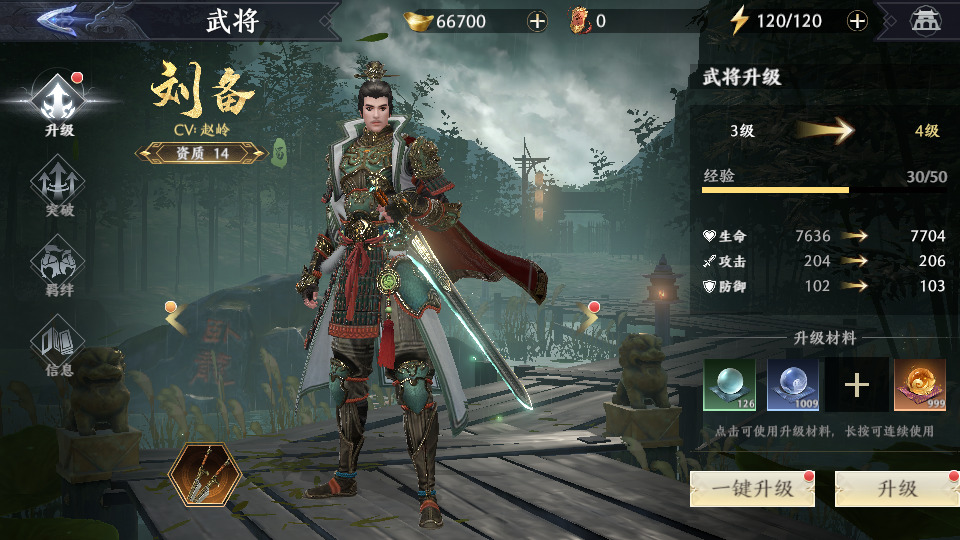960x540 pixels.
Task: Switch to the 升级 upgrade tab
Action: (x=58, y=102)
